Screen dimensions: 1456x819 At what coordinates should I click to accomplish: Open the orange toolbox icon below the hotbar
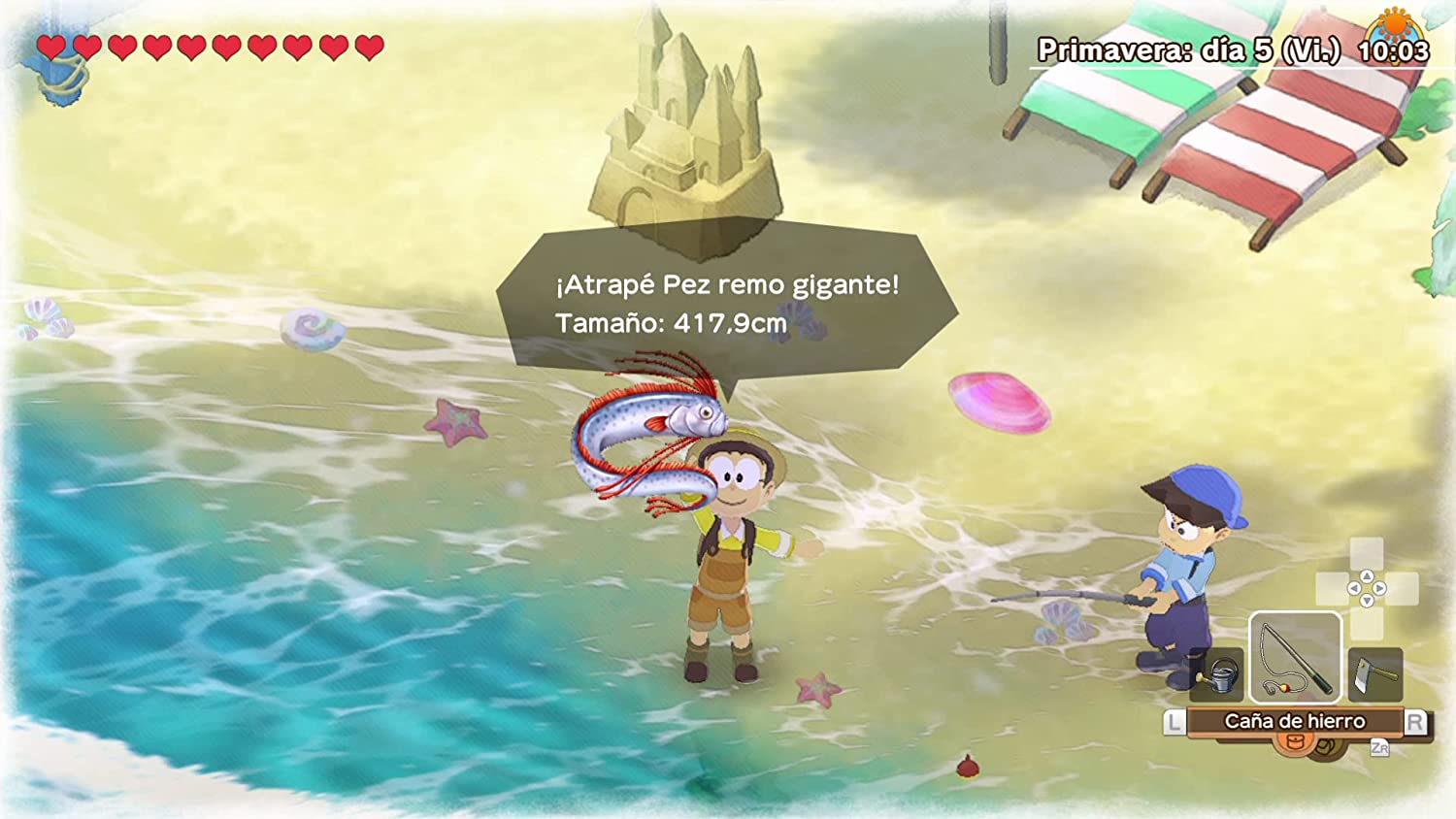1292,743
